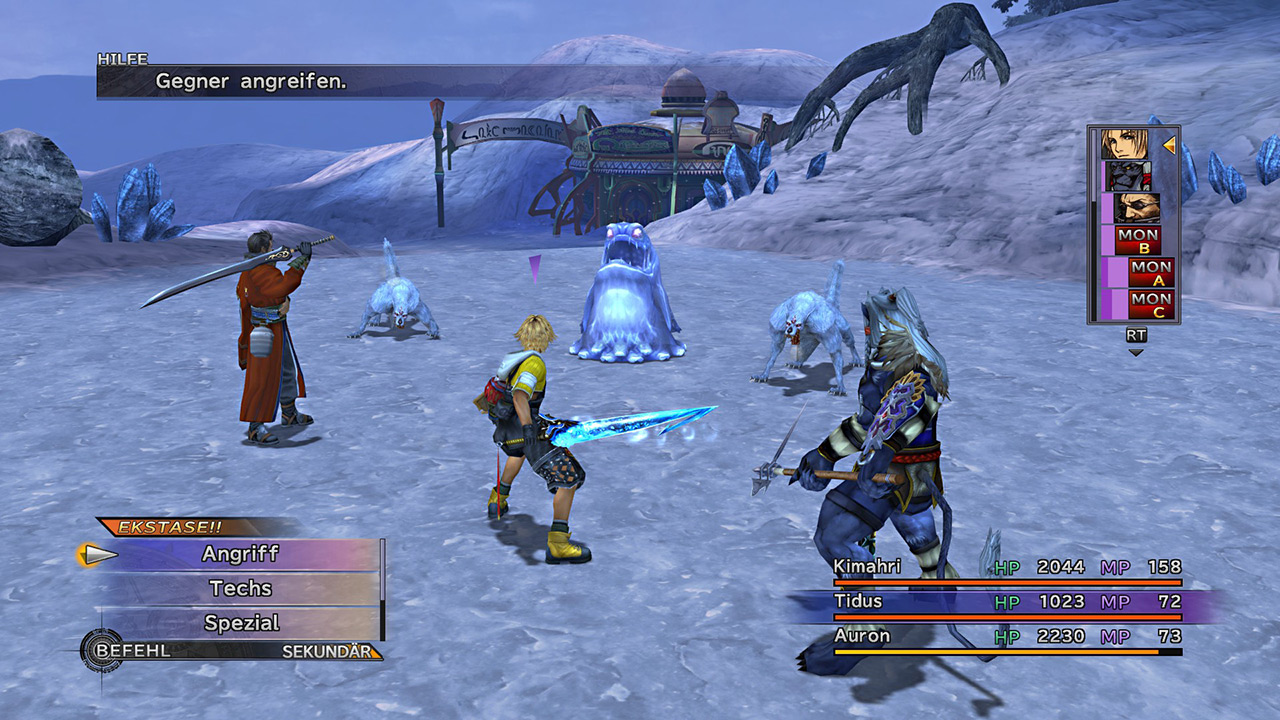Open the Techs command menu
The width and height of the screenshot is (1280, 720).
tap(240, 588)
